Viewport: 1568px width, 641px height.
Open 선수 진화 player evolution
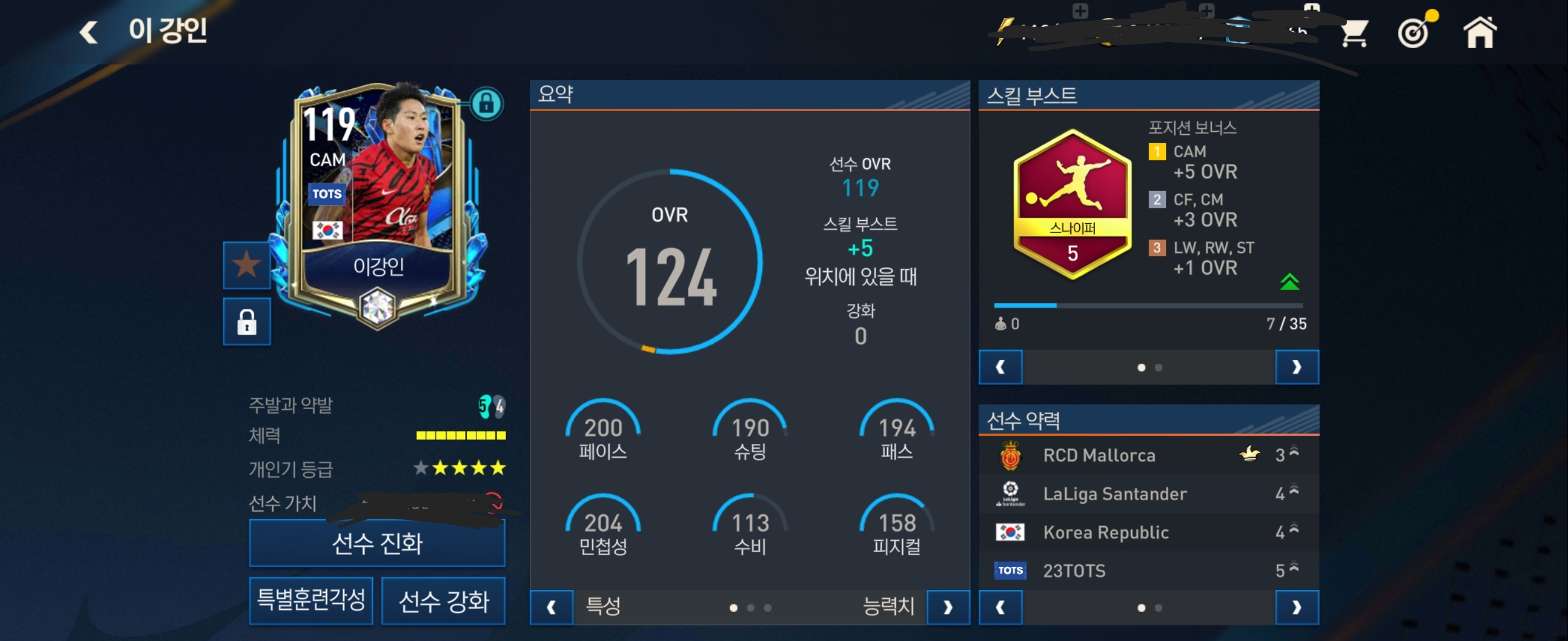click(377, 543)
